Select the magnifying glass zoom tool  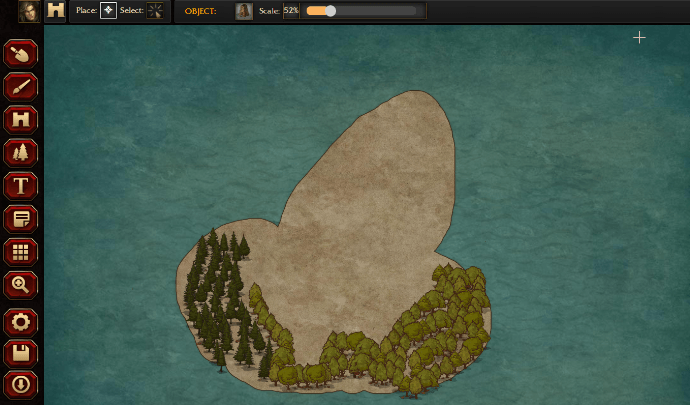coord(20,285)
